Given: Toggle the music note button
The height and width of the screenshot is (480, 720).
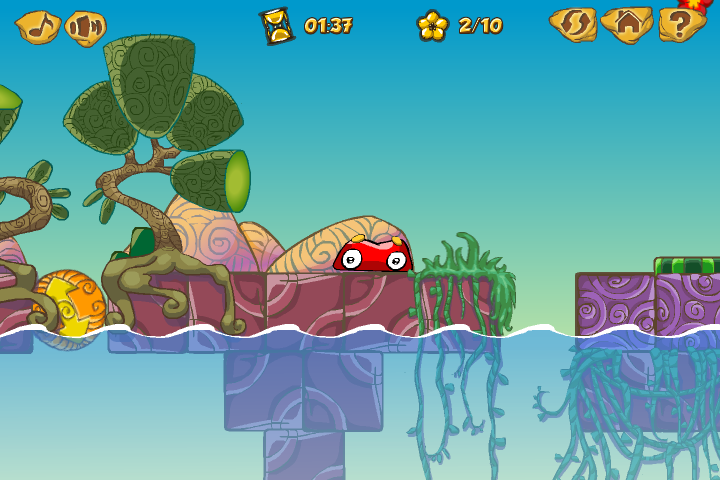Looking at the screenshot, I should point(39,26).
